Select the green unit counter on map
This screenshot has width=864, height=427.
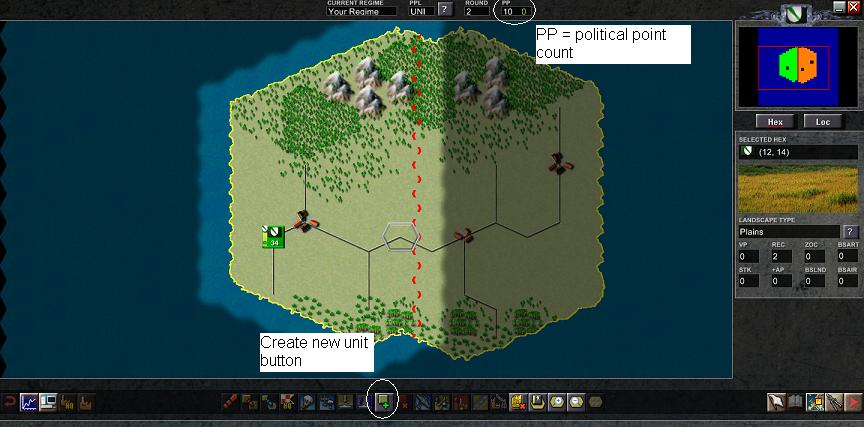[x=273, y=237]
